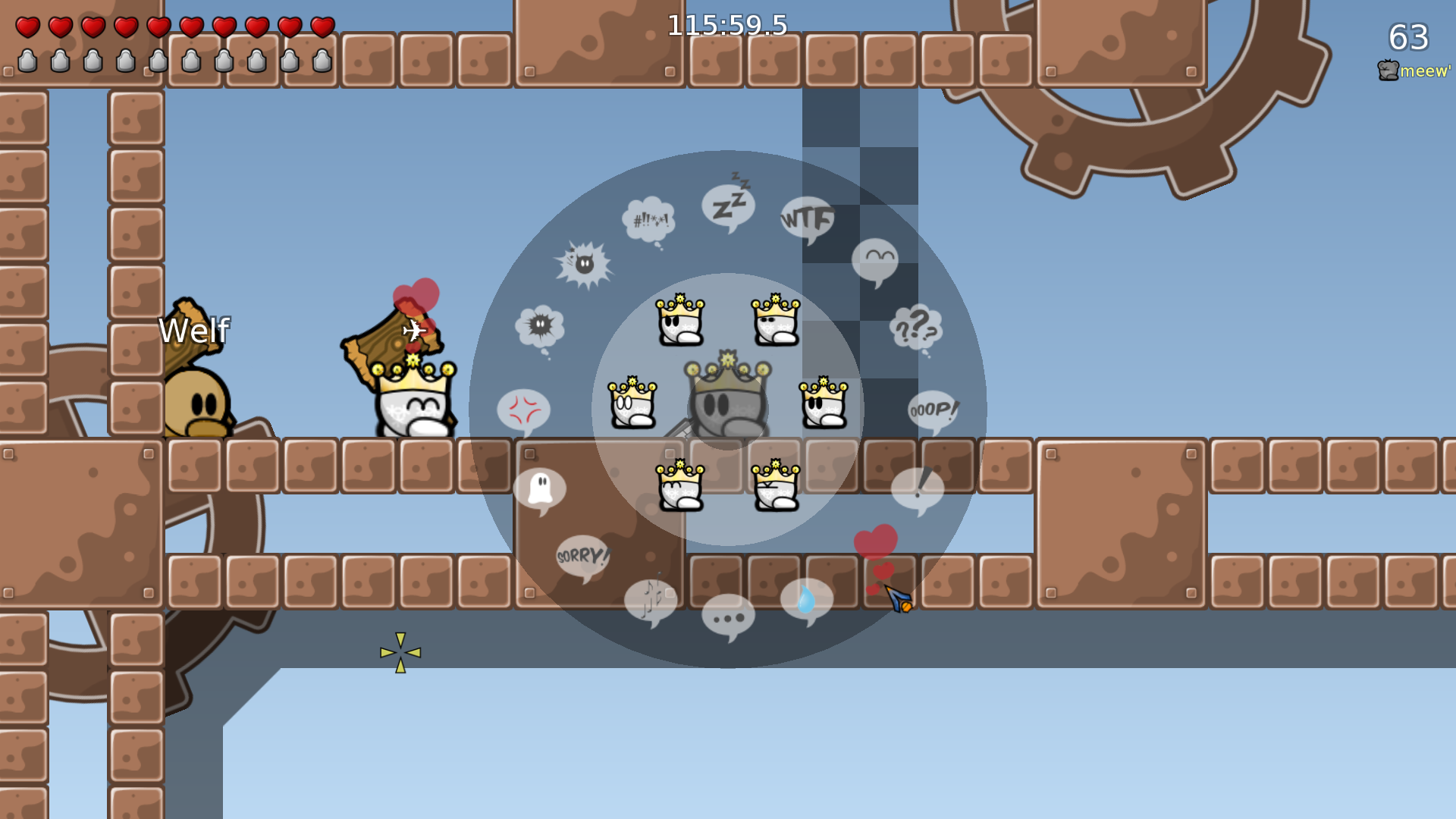
Task: Select the Zzz sleeping emoticon
Action: [728, 206]
